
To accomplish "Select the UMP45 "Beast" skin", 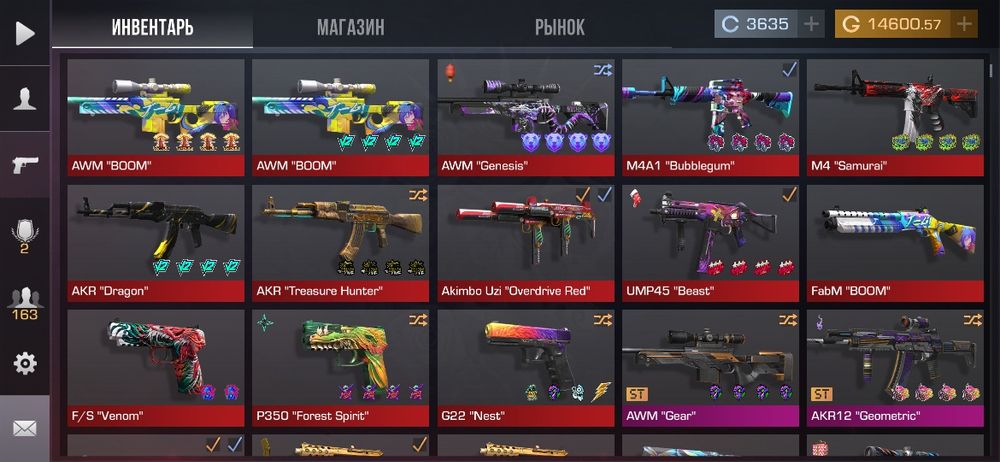I will 711,241.
